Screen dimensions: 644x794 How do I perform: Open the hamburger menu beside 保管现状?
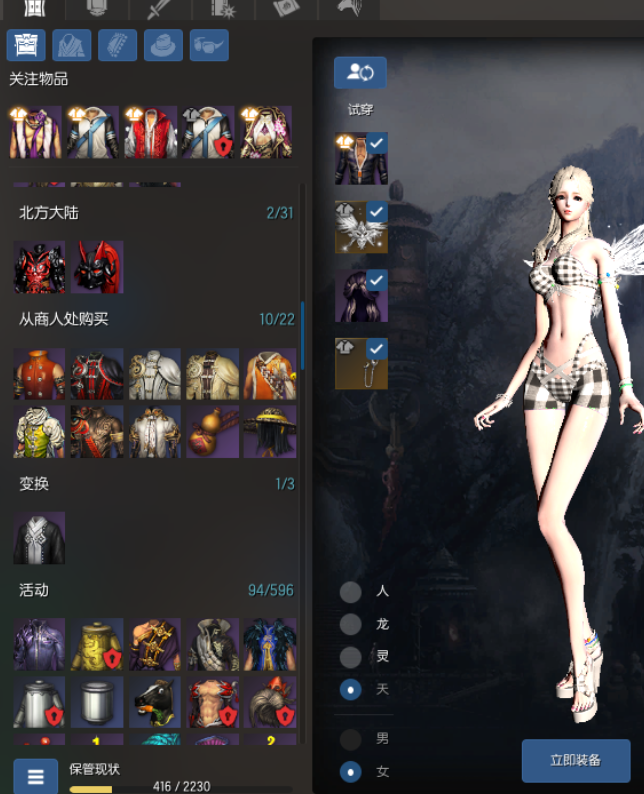35,776
